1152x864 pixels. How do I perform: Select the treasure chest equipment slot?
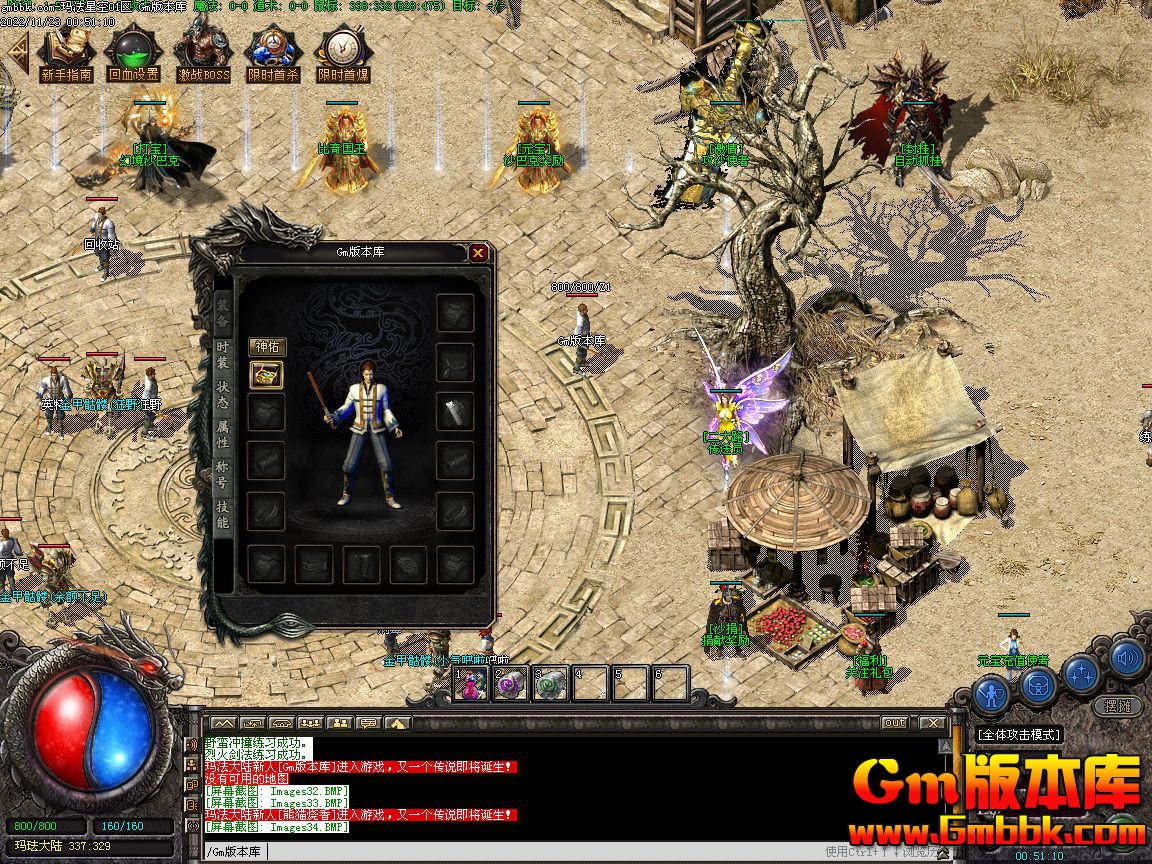tap(267, 375)
